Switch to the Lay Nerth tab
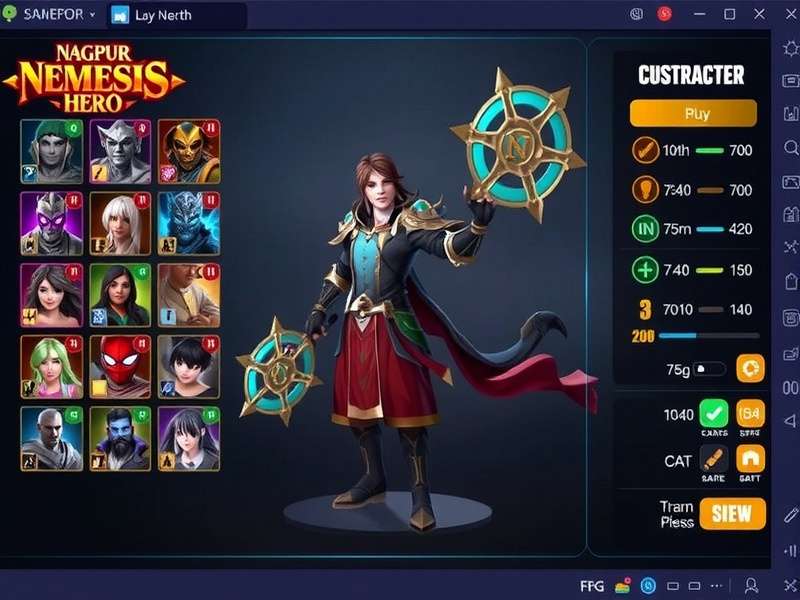 [x=164, y=15]
